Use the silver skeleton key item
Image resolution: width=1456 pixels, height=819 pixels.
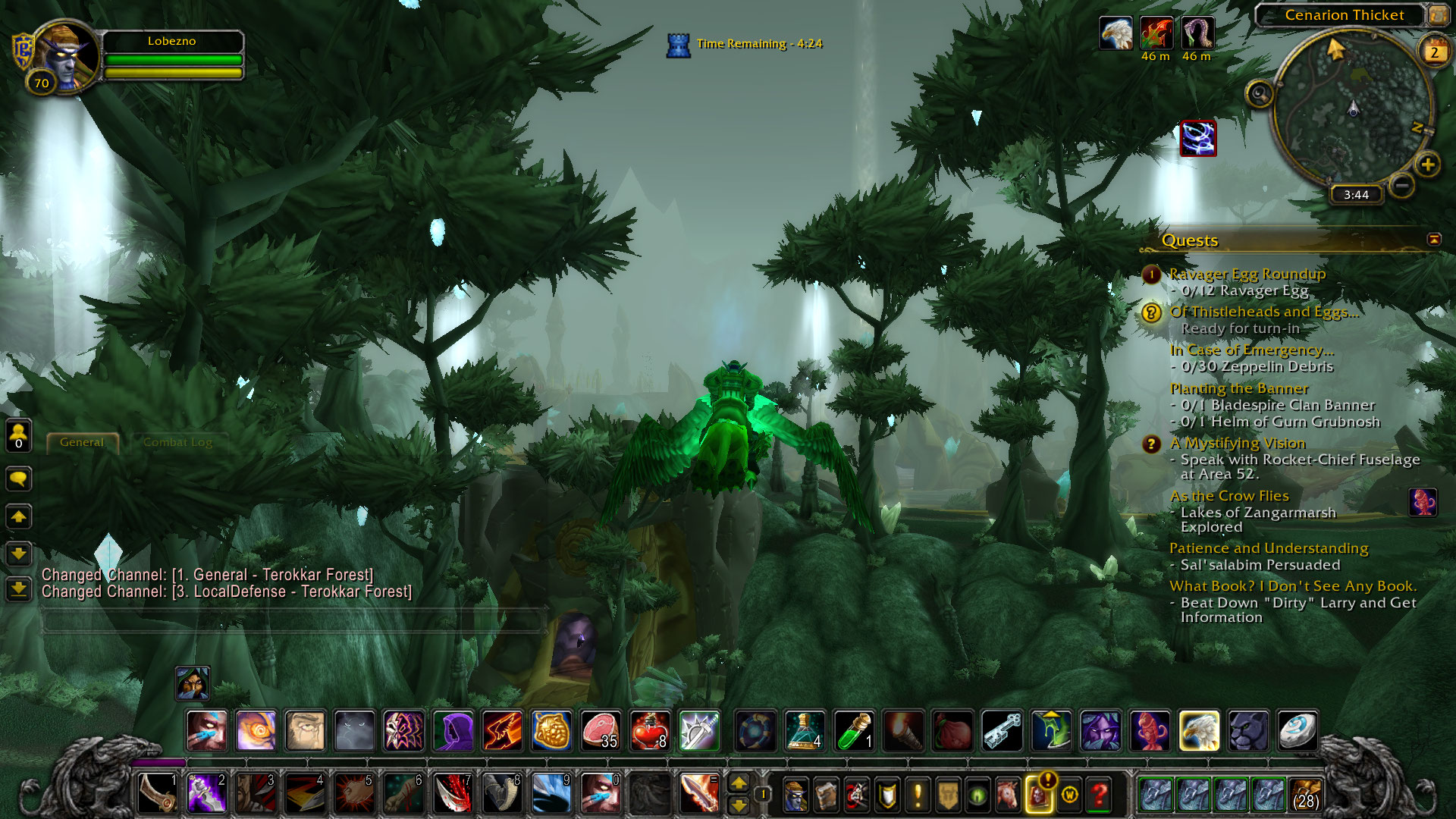(x=1003, y=730)
